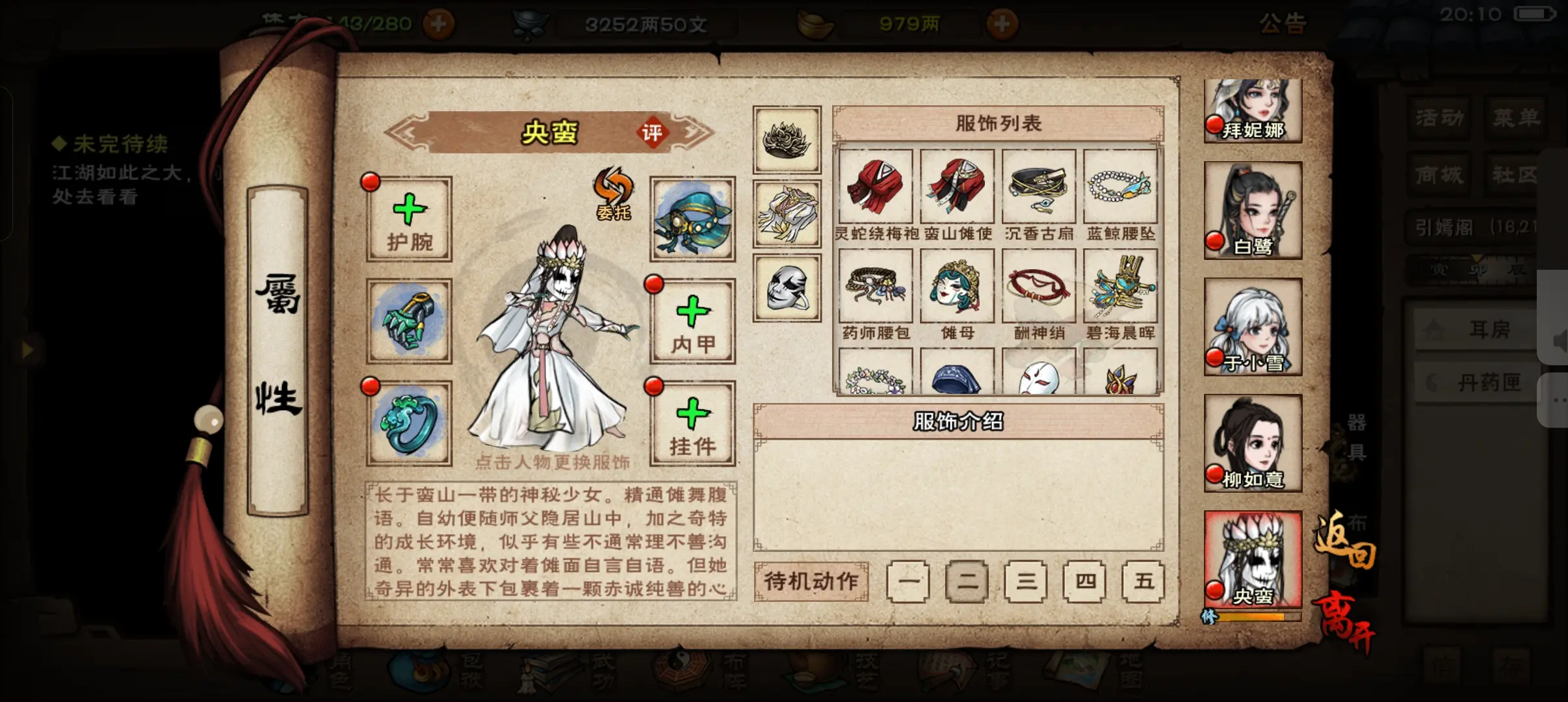Add an item to the 挂件 slot
Image resolution: width=1568 pixels, height=702 pixels.
[x=692, y=423]
